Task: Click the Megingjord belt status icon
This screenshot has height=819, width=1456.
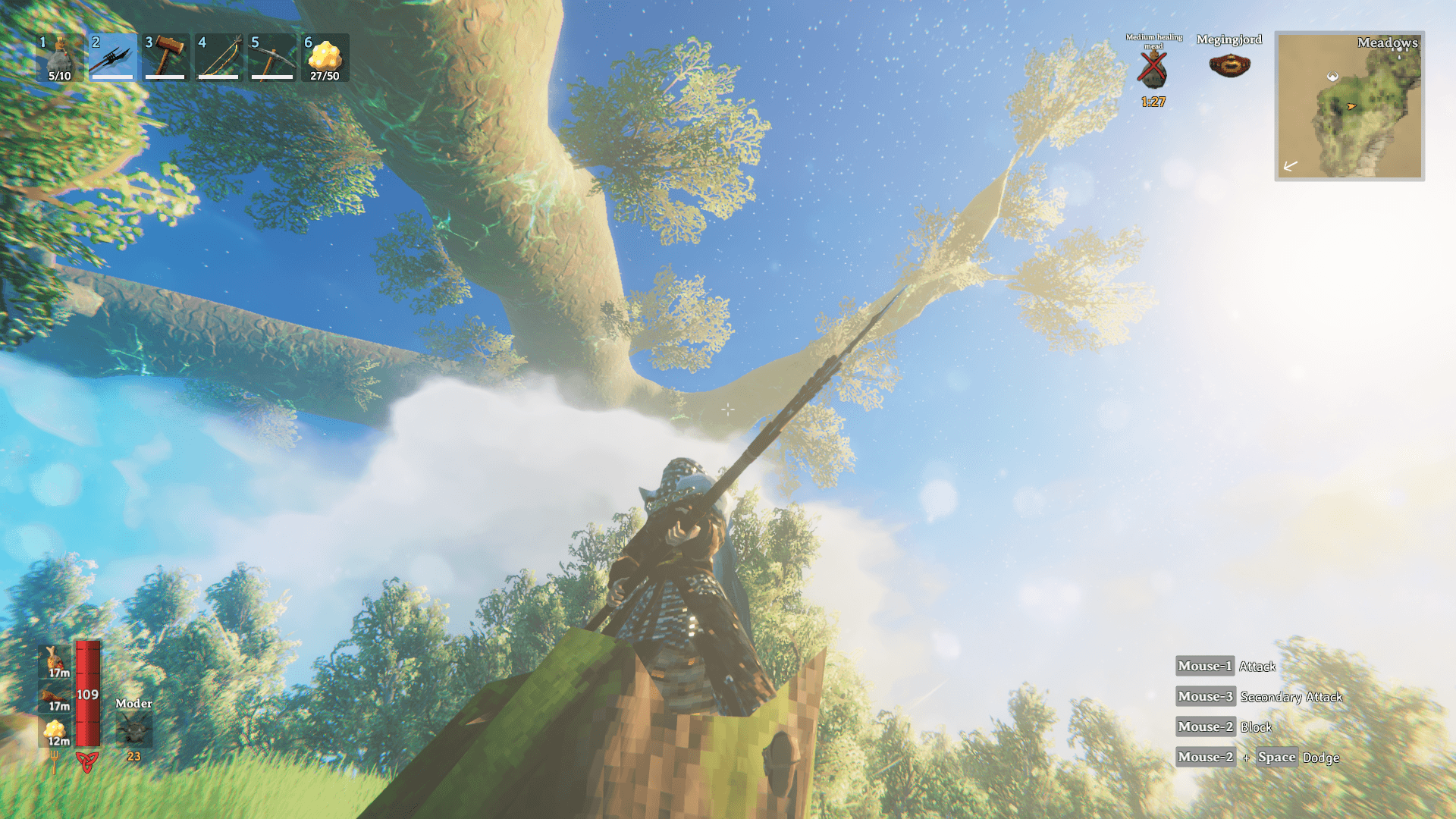Action: point(1229,66)
